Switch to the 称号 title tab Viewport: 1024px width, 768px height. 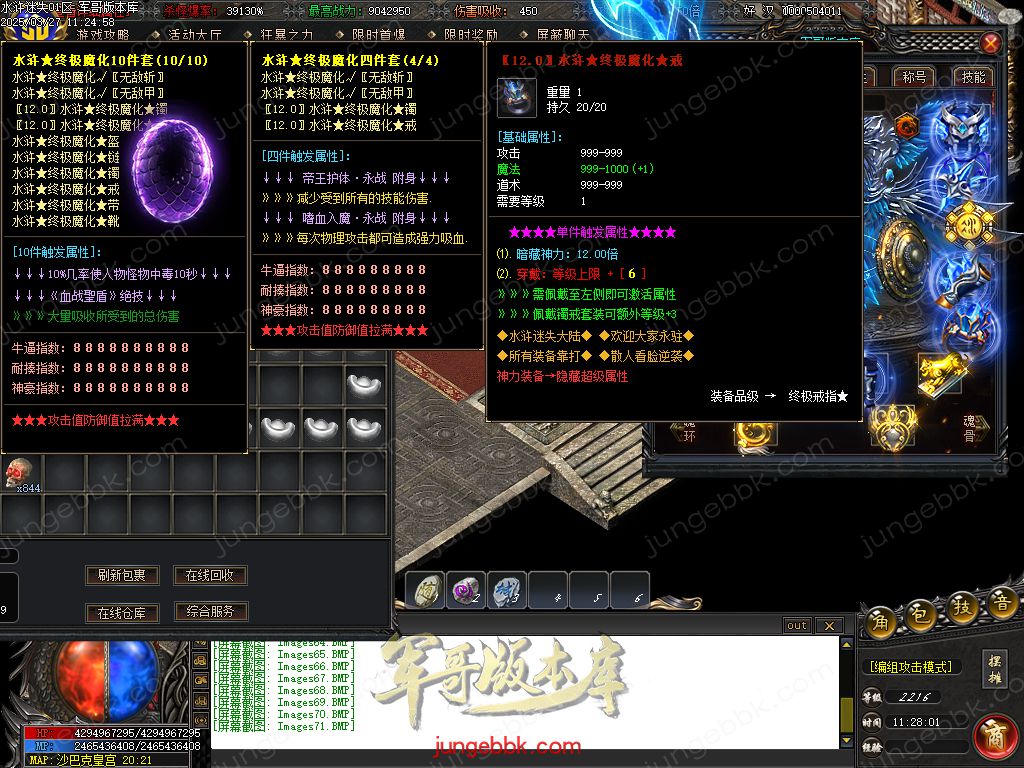(x=913, y=77)
